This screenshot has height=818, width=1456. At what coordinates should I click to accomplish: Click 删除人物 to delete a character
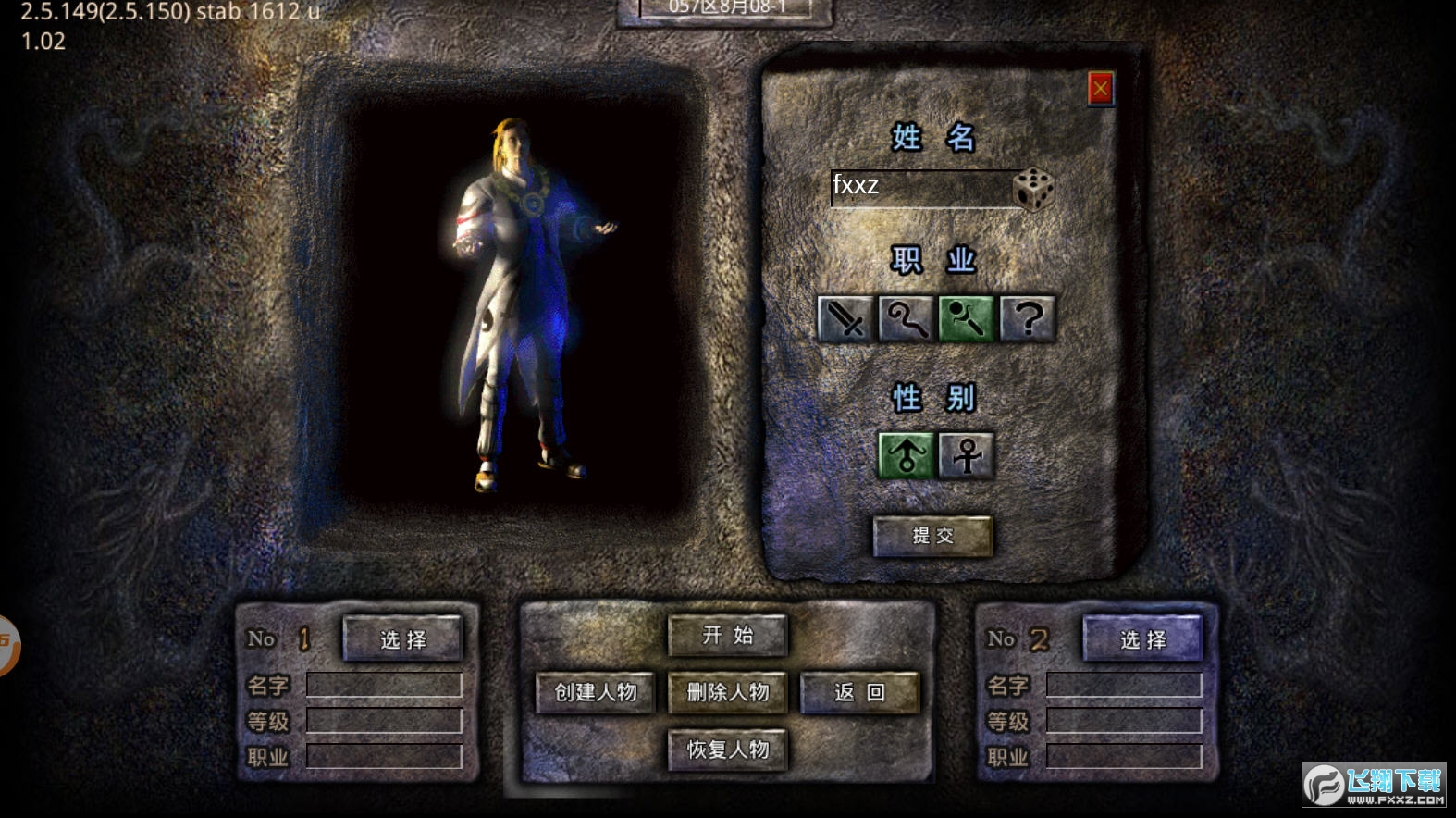point(728,692)
